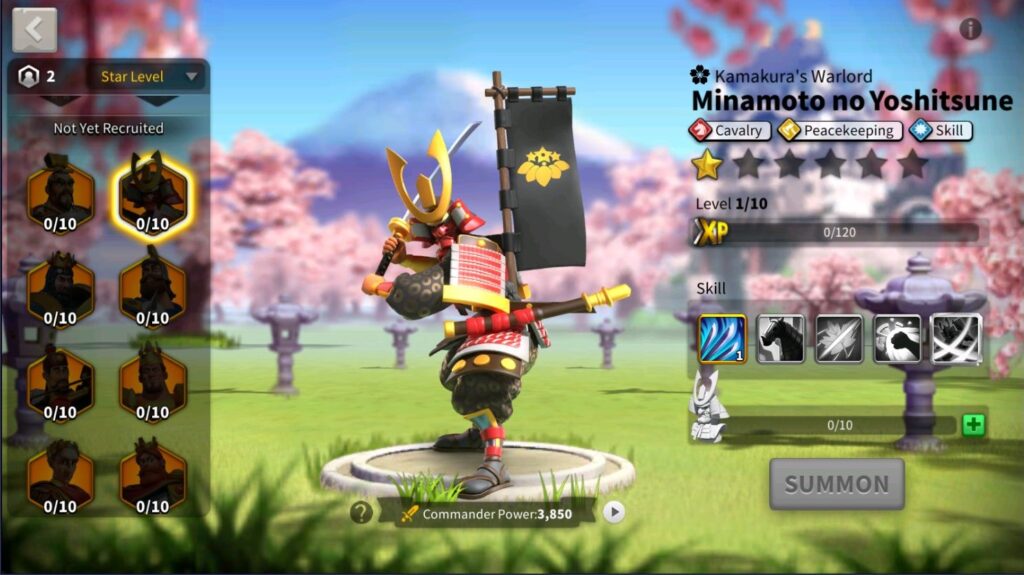
Task: Open the Star Level sort dropdown
Action: 150,77
